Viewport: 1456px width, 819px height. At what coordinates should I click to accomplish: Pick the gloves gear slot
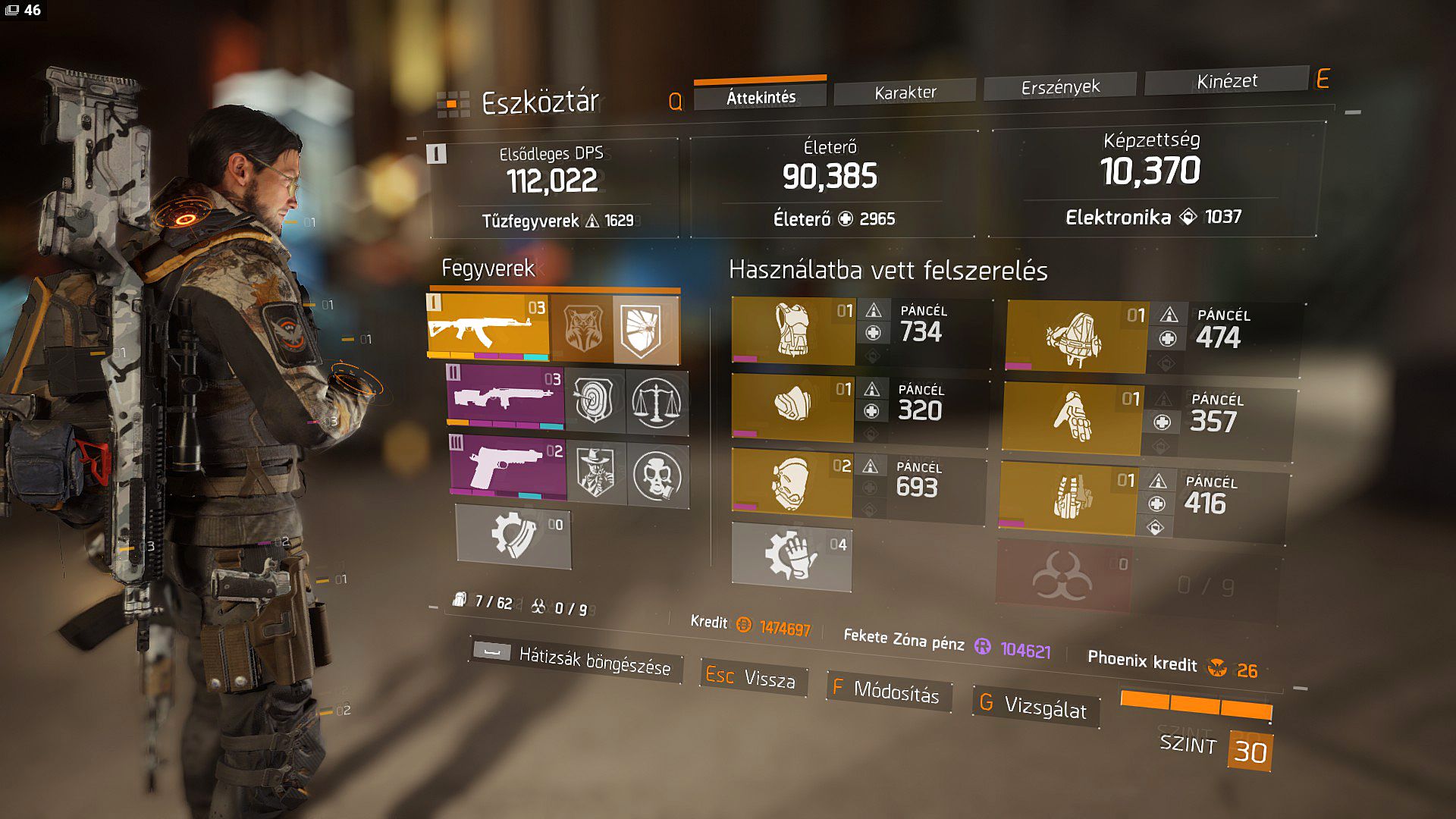pyautogui.click(x=1071, y=419)
